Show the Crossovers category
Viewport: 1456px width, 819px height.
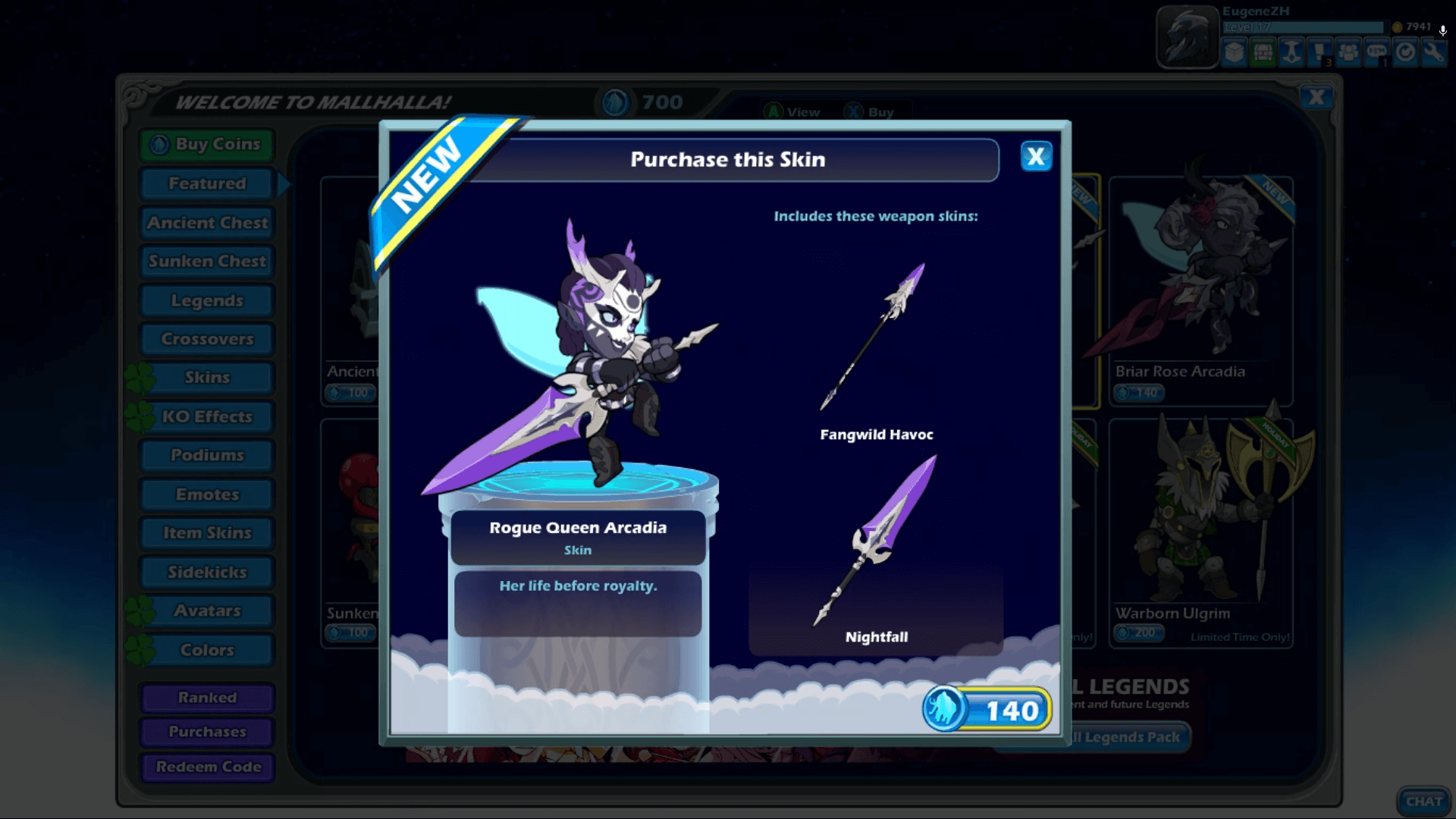point(207,339)
